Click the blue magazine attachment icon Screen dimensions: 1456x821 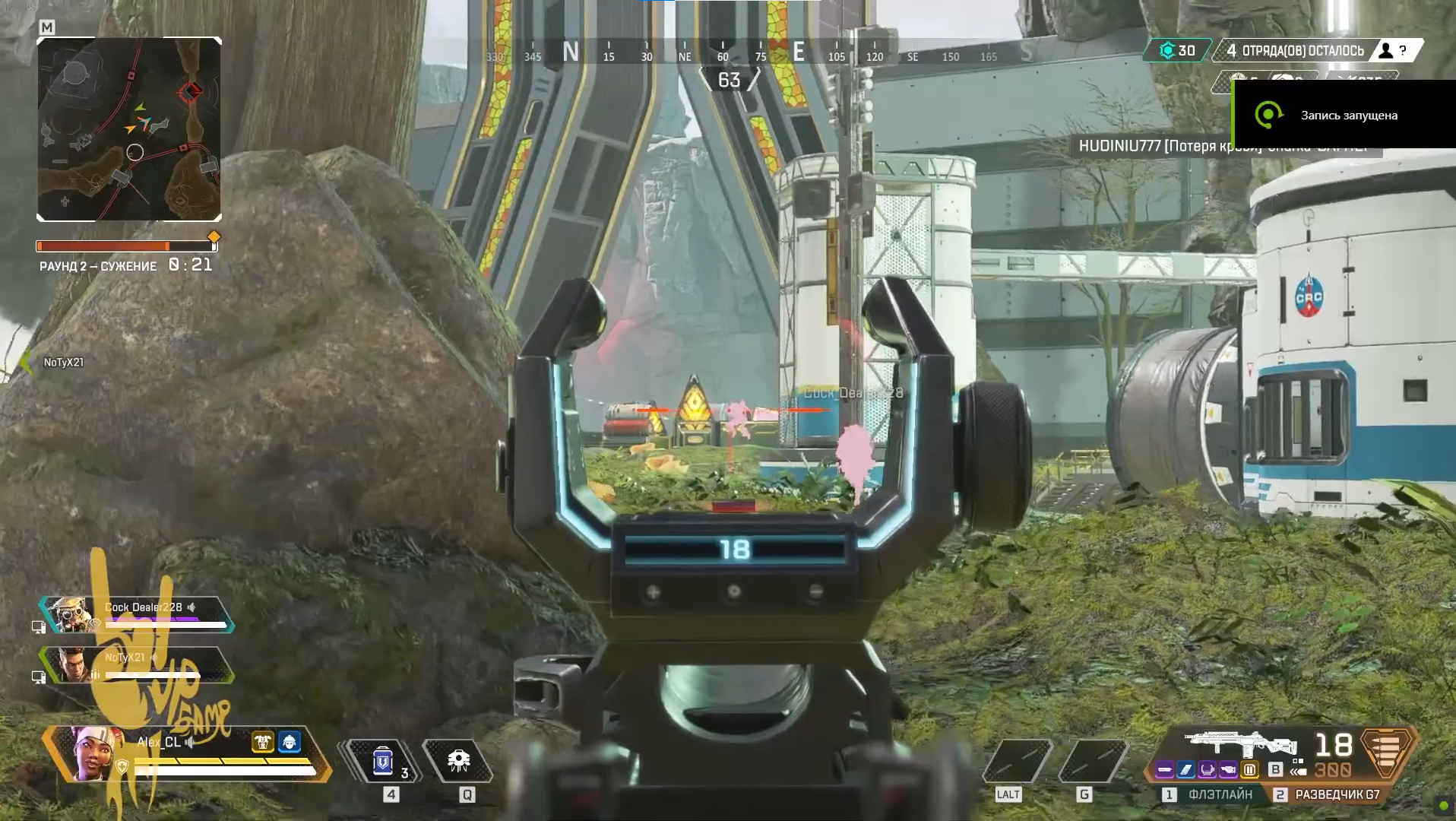1186,770
